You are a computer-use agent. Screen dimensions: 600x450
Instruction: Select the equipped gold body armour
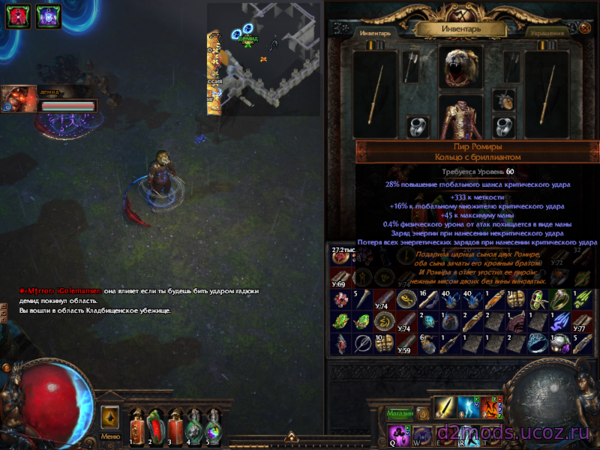point(461,120)
